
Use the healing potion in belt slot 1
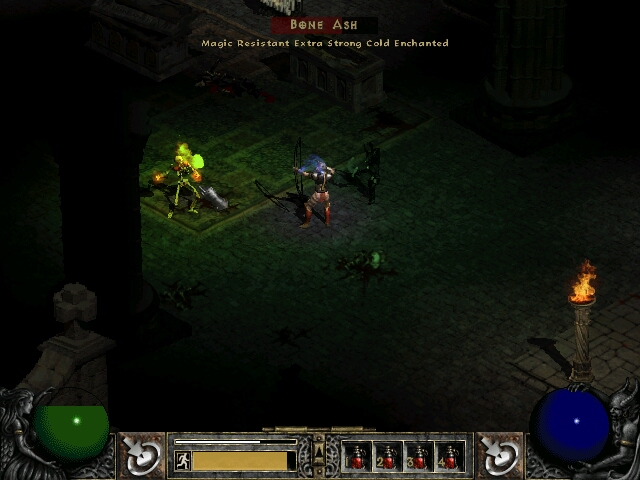pos(357,457)
